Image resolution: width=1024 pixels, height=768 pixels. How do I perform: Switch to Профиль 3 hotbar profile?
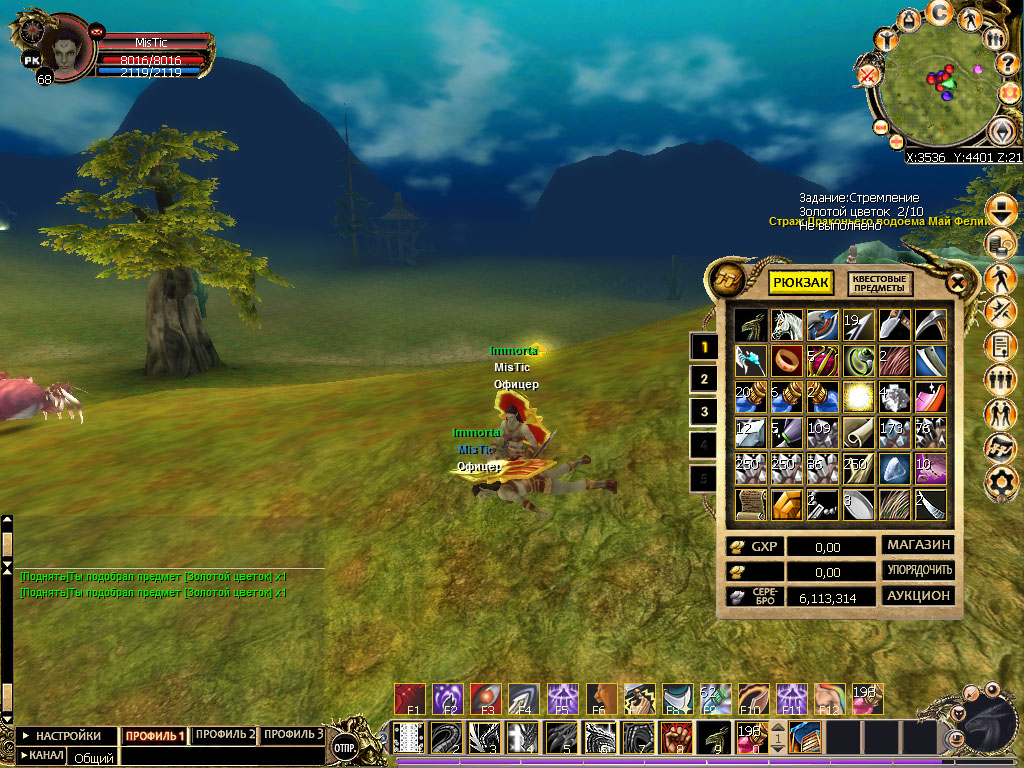coord(292,735)
